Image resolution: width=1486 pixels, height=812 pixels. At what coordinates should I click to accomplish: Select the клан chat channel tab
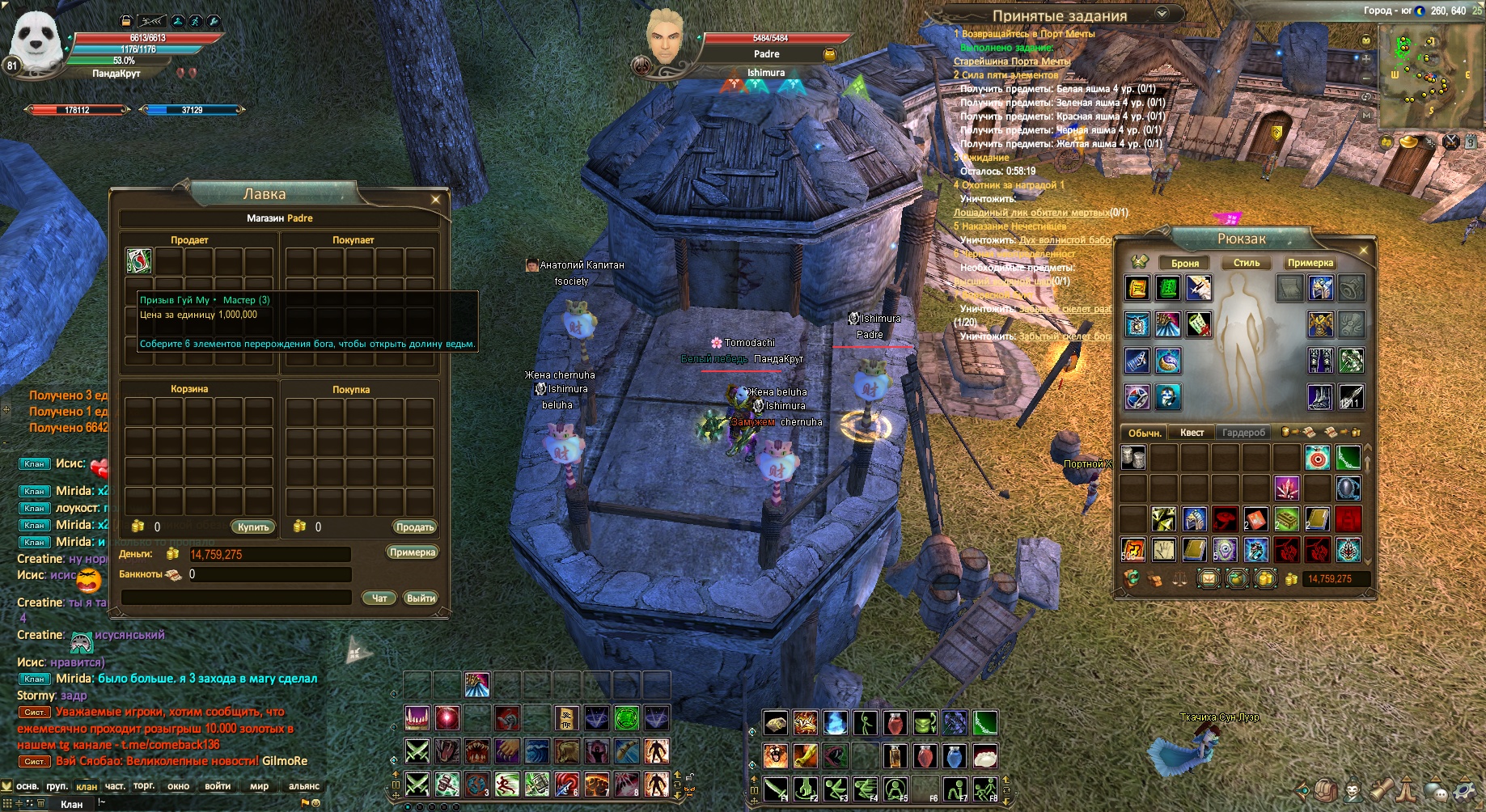[x=87, y=786]
